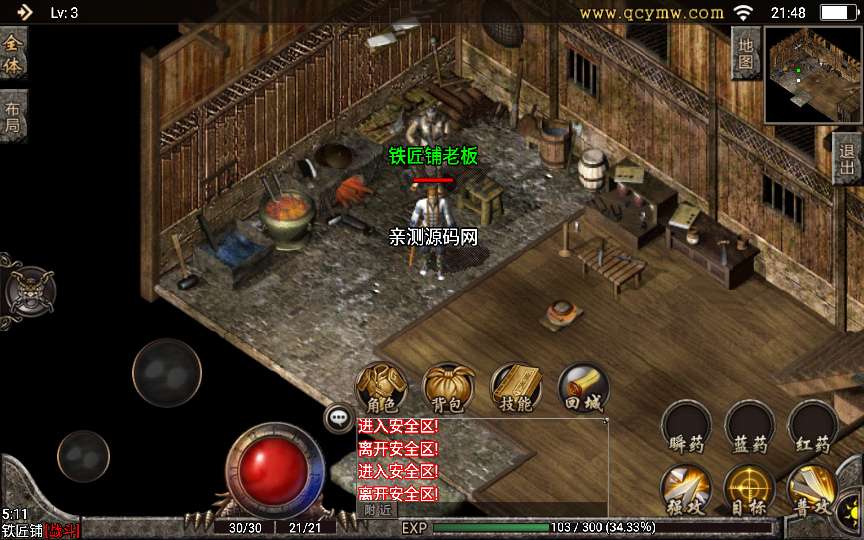Open the 布局 layout button
864x540 pixels.
[12, 117]
